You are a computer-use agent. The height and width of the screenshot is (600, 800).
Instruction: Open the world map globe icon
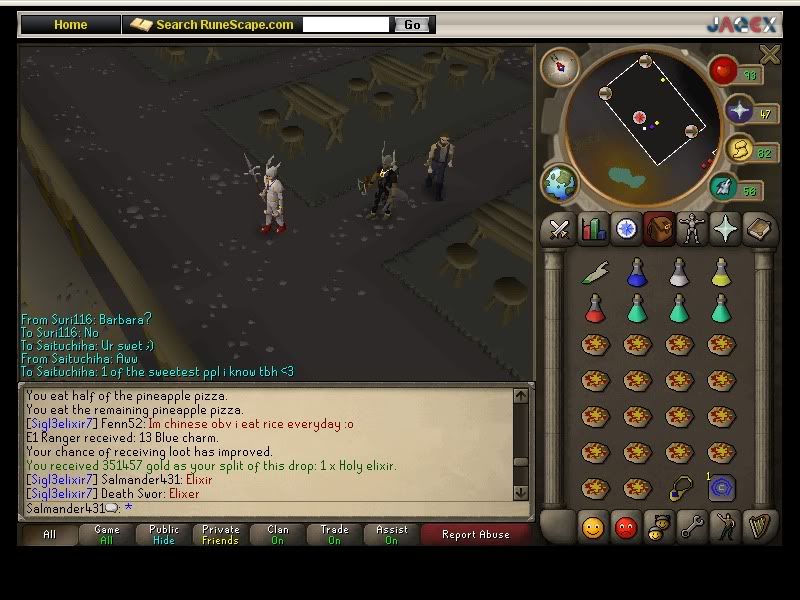click(x=560, y=184)
